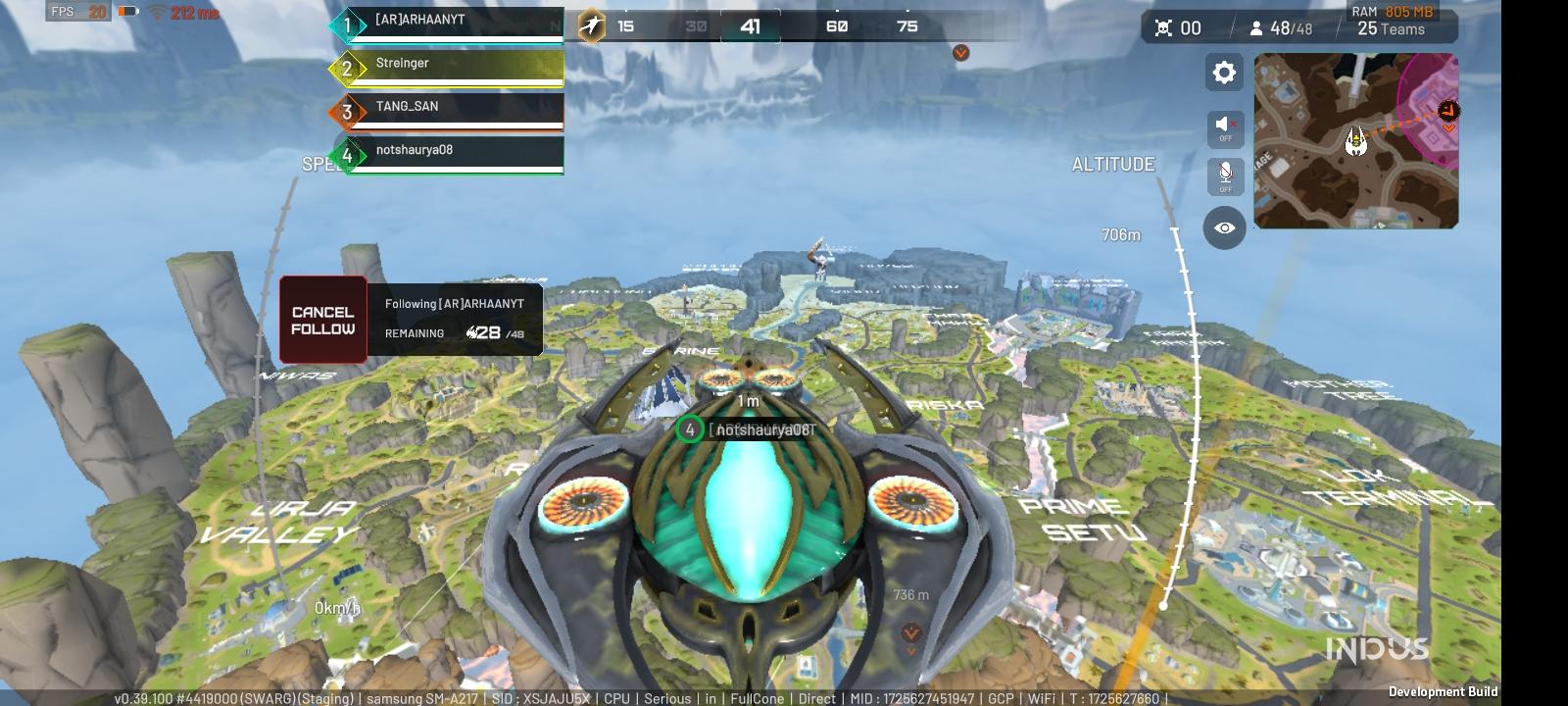Screen dimensions: 1568x706
Task: Click the skull kill counter icon
Action: pos(1161,27)
